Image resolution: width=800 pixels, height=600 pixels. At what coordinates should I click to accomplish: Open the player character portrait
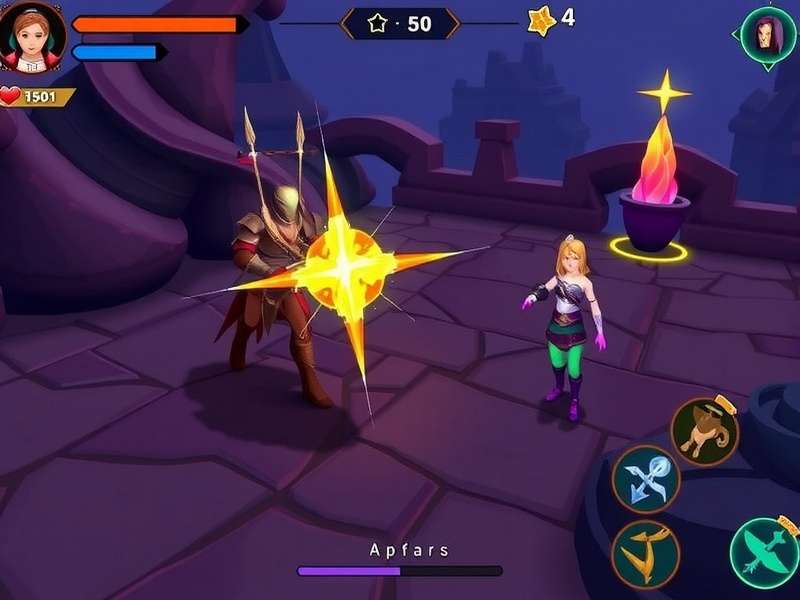pos(33,37)
